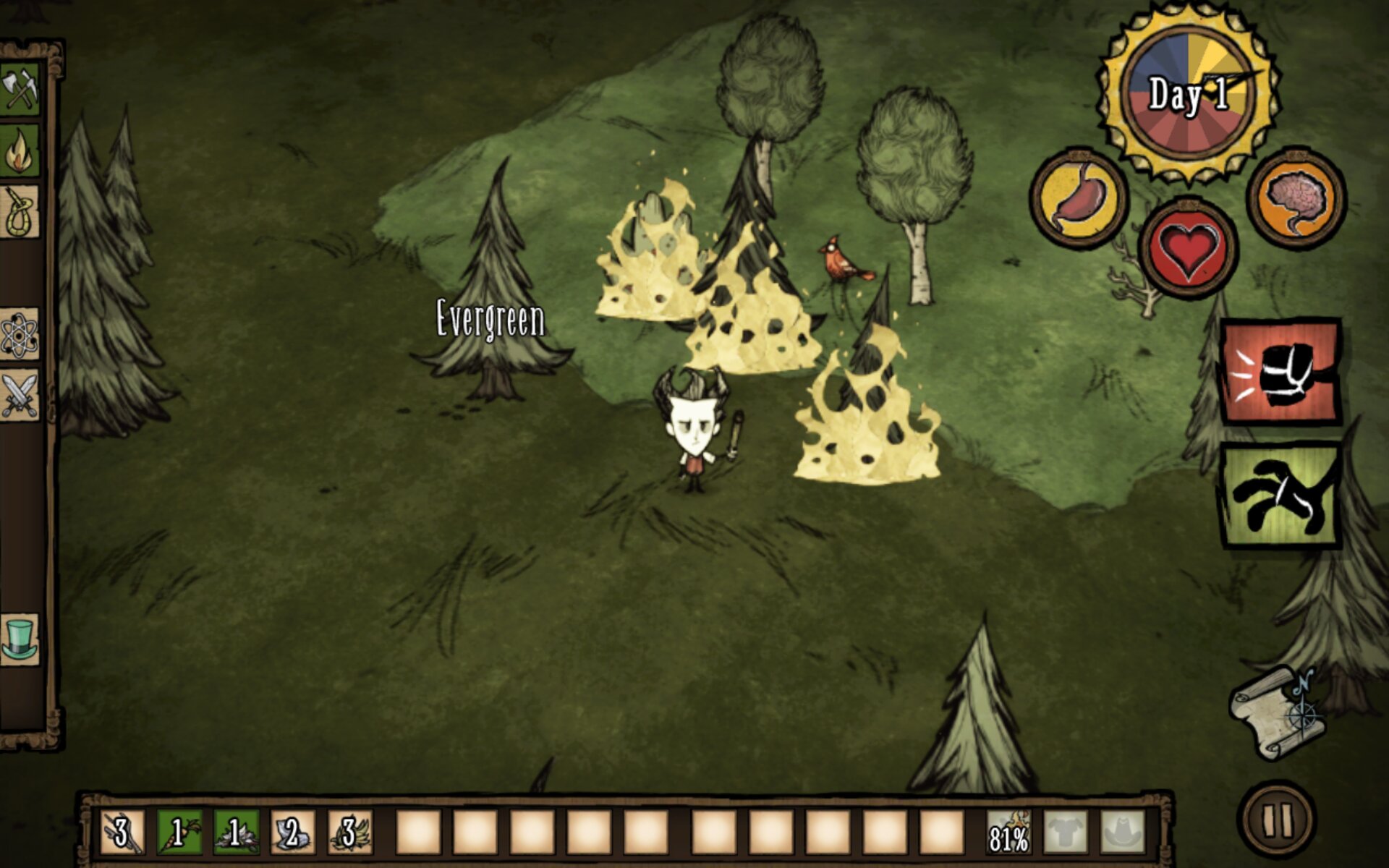This screenshot has width=1389, height=868.
Task: Pause the game
Action: click(1277, 820)
